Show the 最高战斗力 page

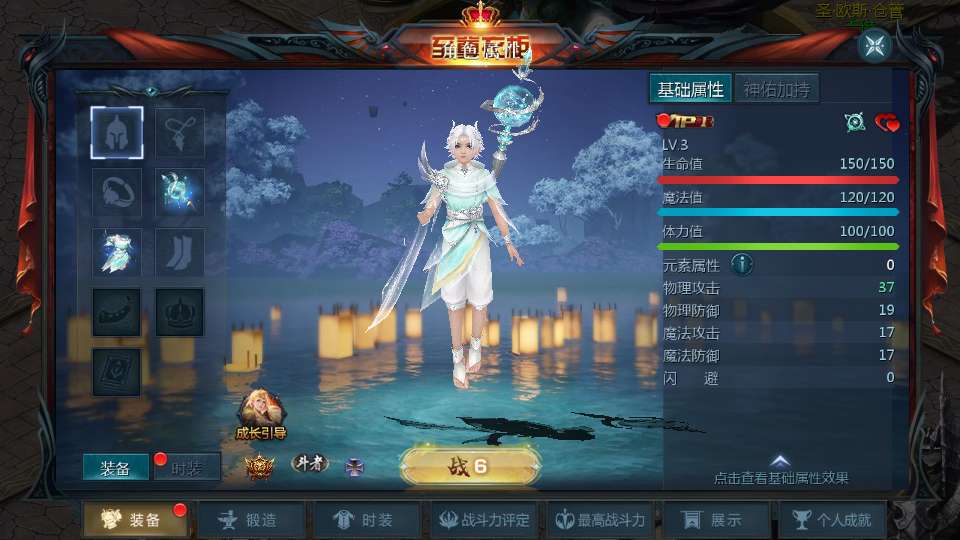(603, 520)
